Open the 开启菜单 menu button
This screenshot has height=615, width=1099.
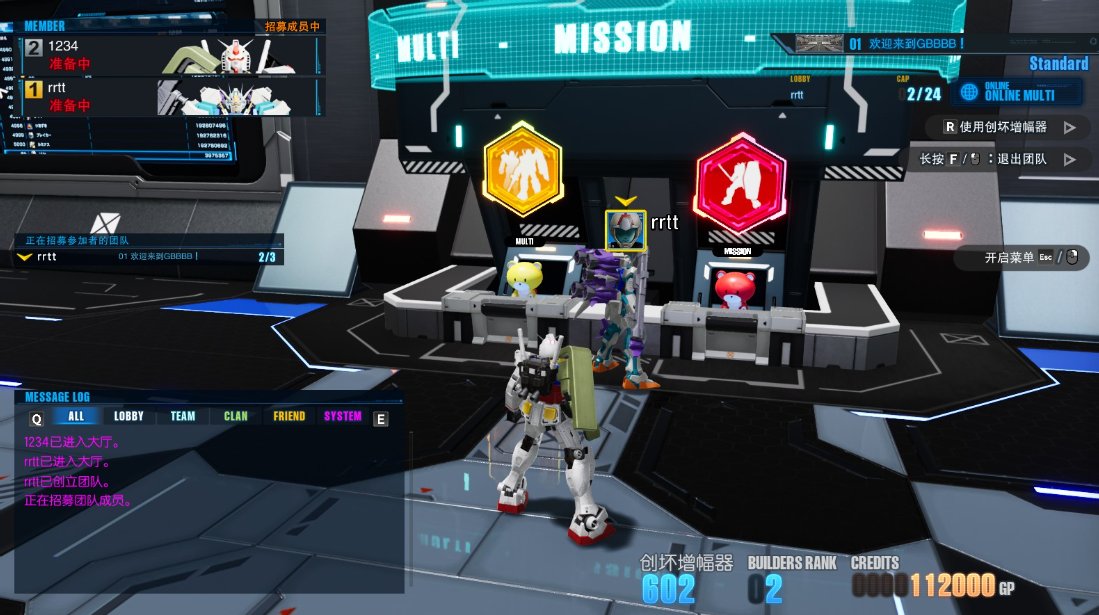1026,258
